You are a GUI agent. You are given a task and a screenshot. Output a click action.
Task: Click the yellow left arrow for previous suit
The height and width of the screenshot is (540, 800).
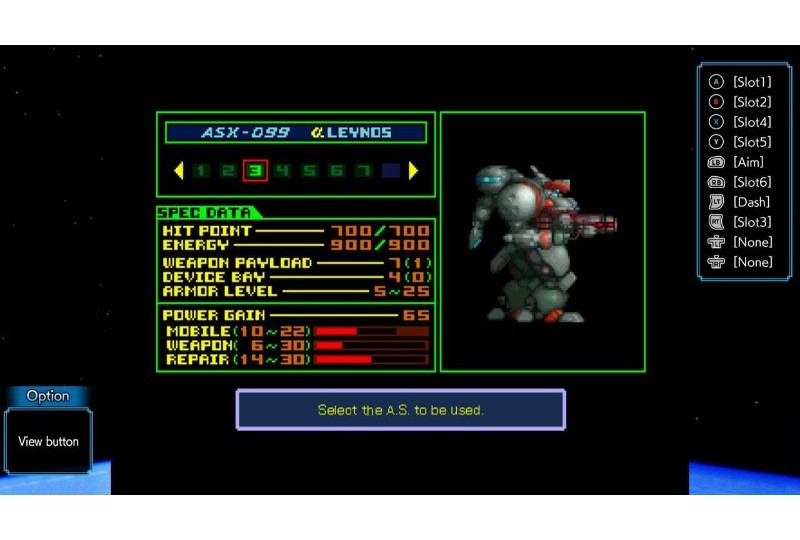pos(179,171)
